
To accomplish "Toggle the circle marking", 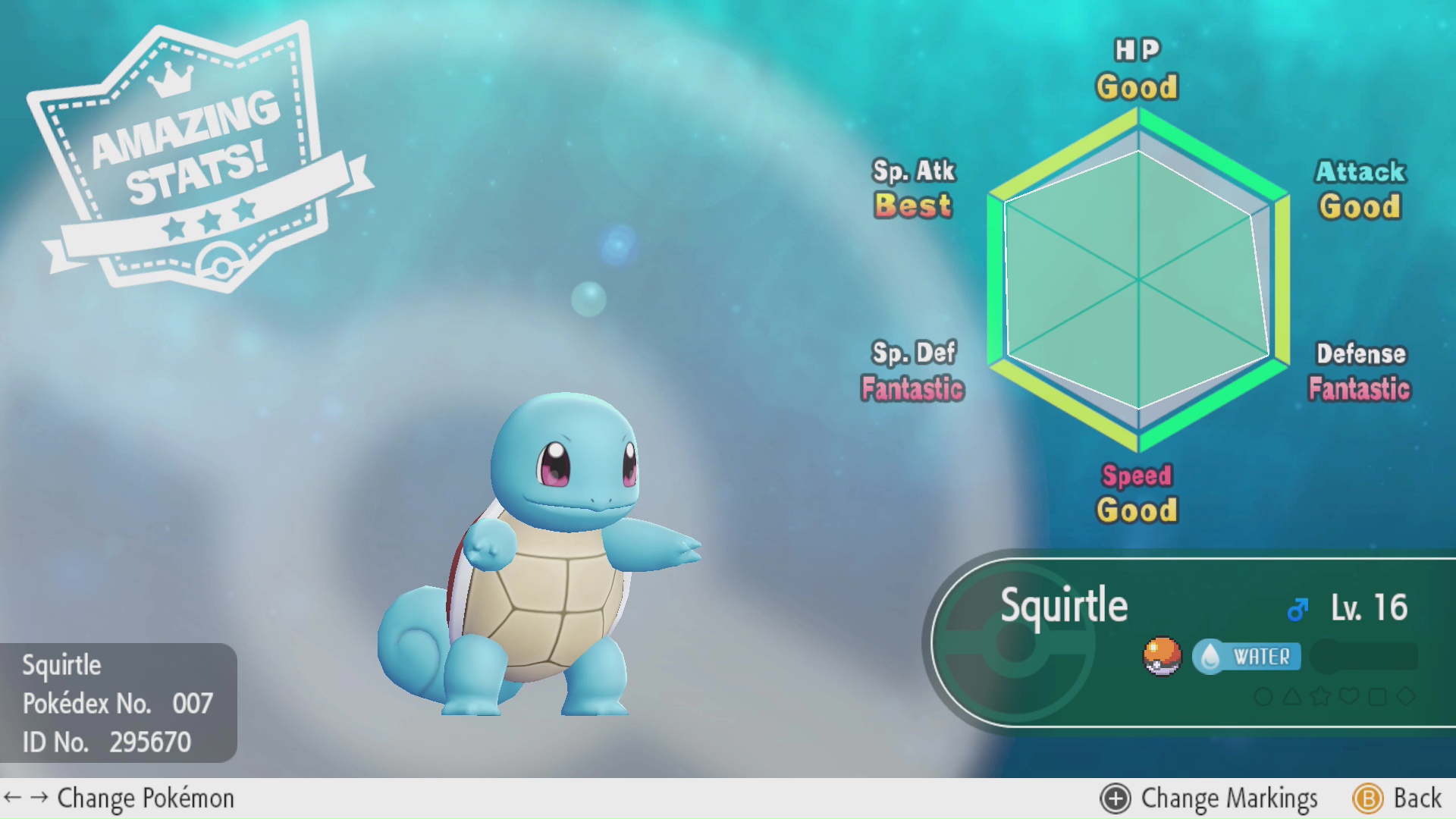I will tap(1263, 696).
